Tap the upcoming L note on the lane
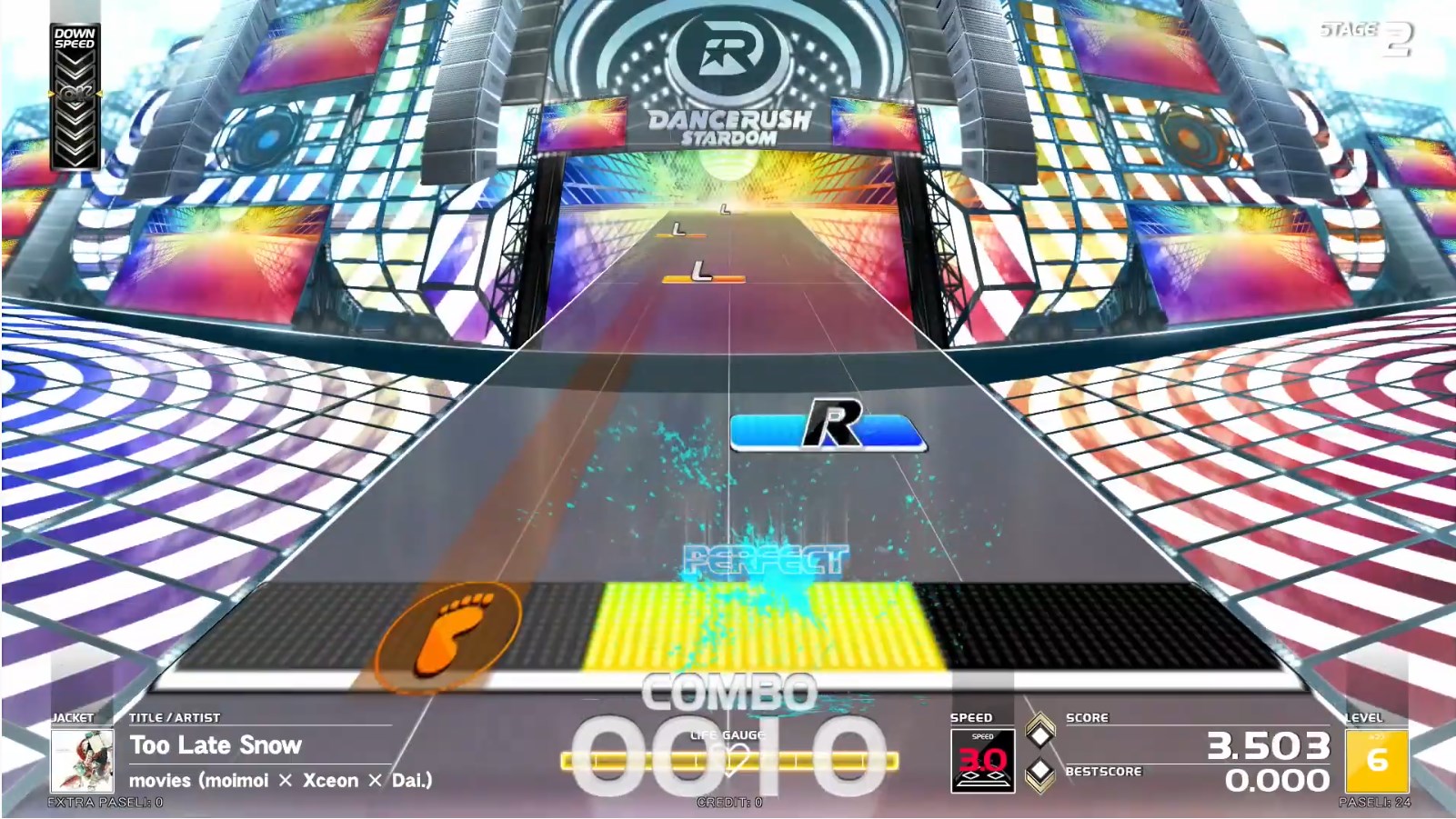The width and height of the screenshot is (1456, 819). 700,270
